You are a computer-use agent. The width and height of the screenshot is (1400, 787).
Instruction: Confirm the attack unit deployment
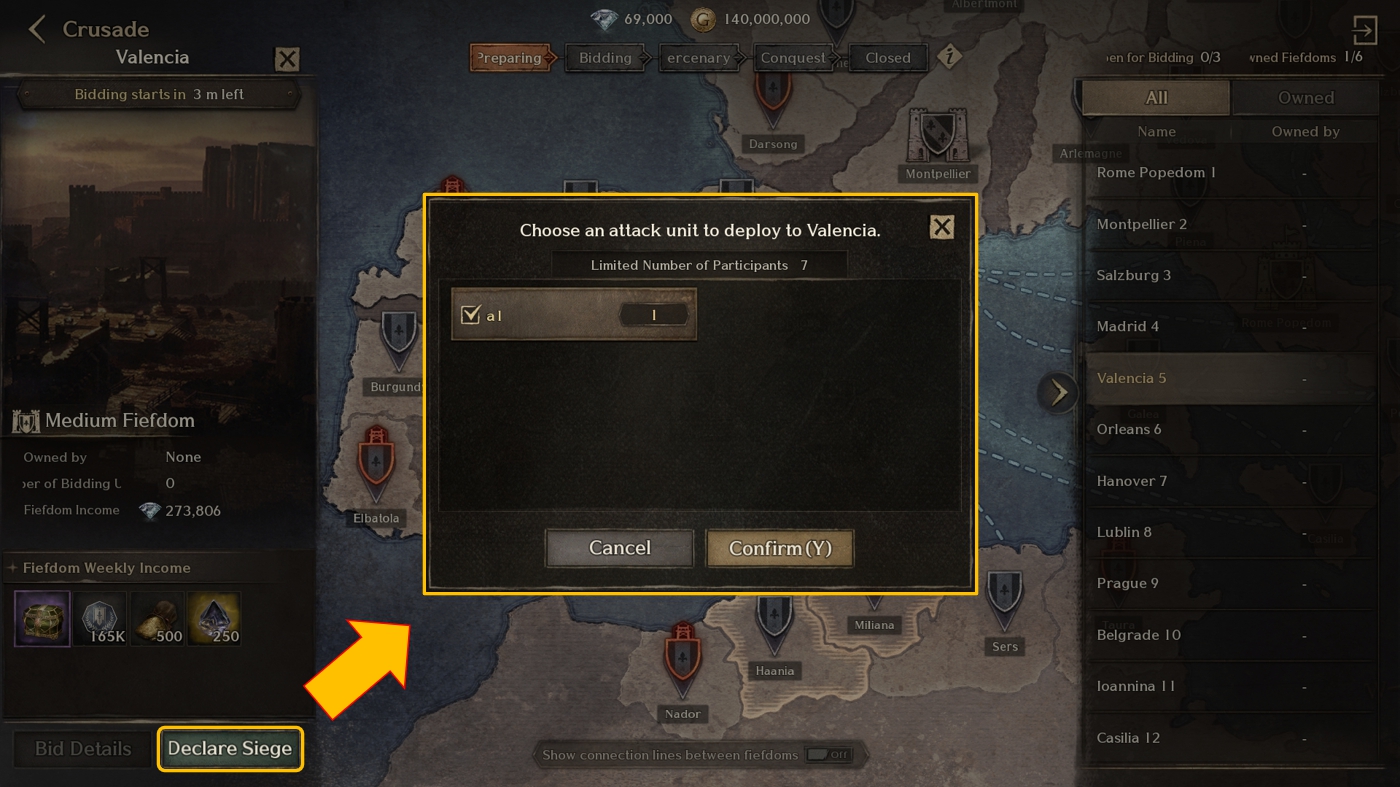(x=779, y=548)
